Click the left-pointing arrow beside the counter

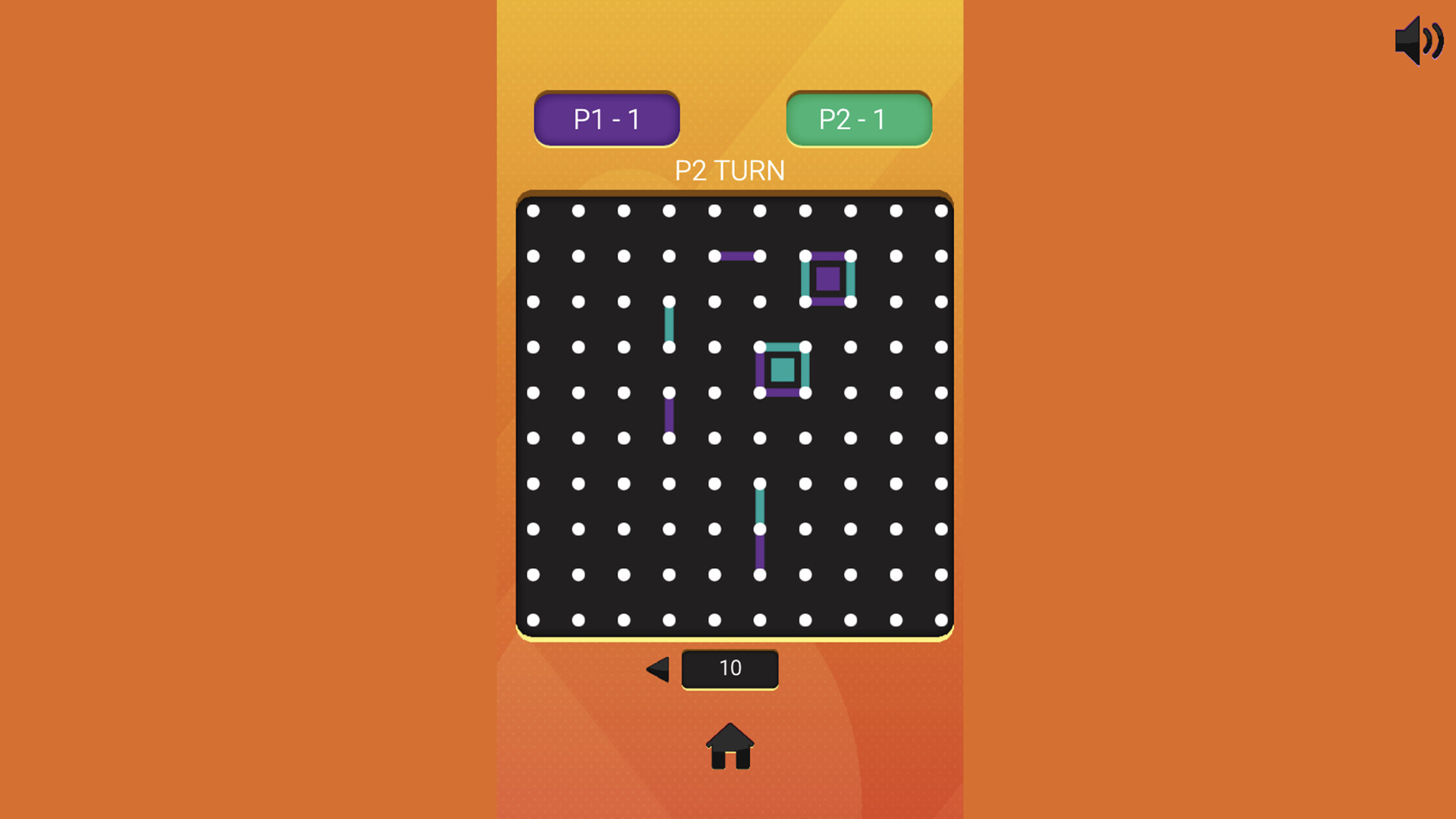[x=658, y=669]
